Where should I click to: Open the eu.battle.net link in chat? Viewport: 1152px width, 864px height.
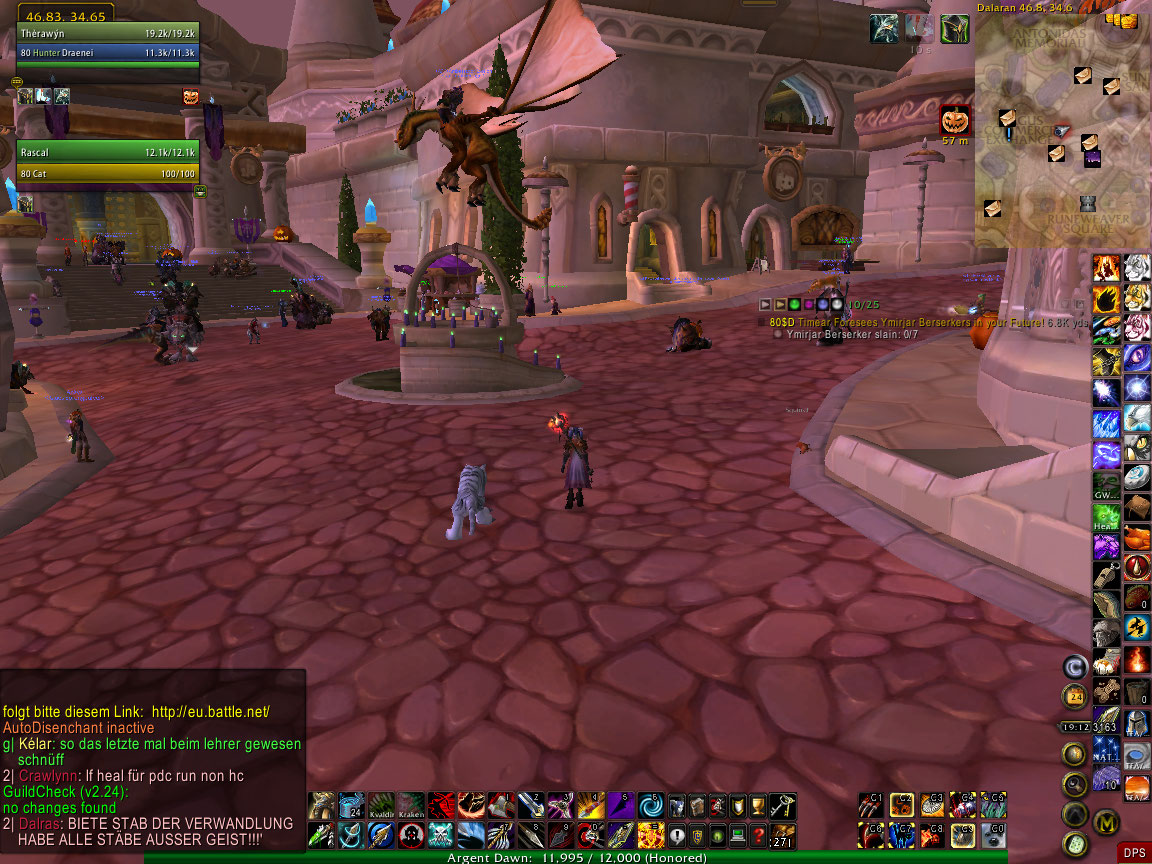tap(208, 711)
